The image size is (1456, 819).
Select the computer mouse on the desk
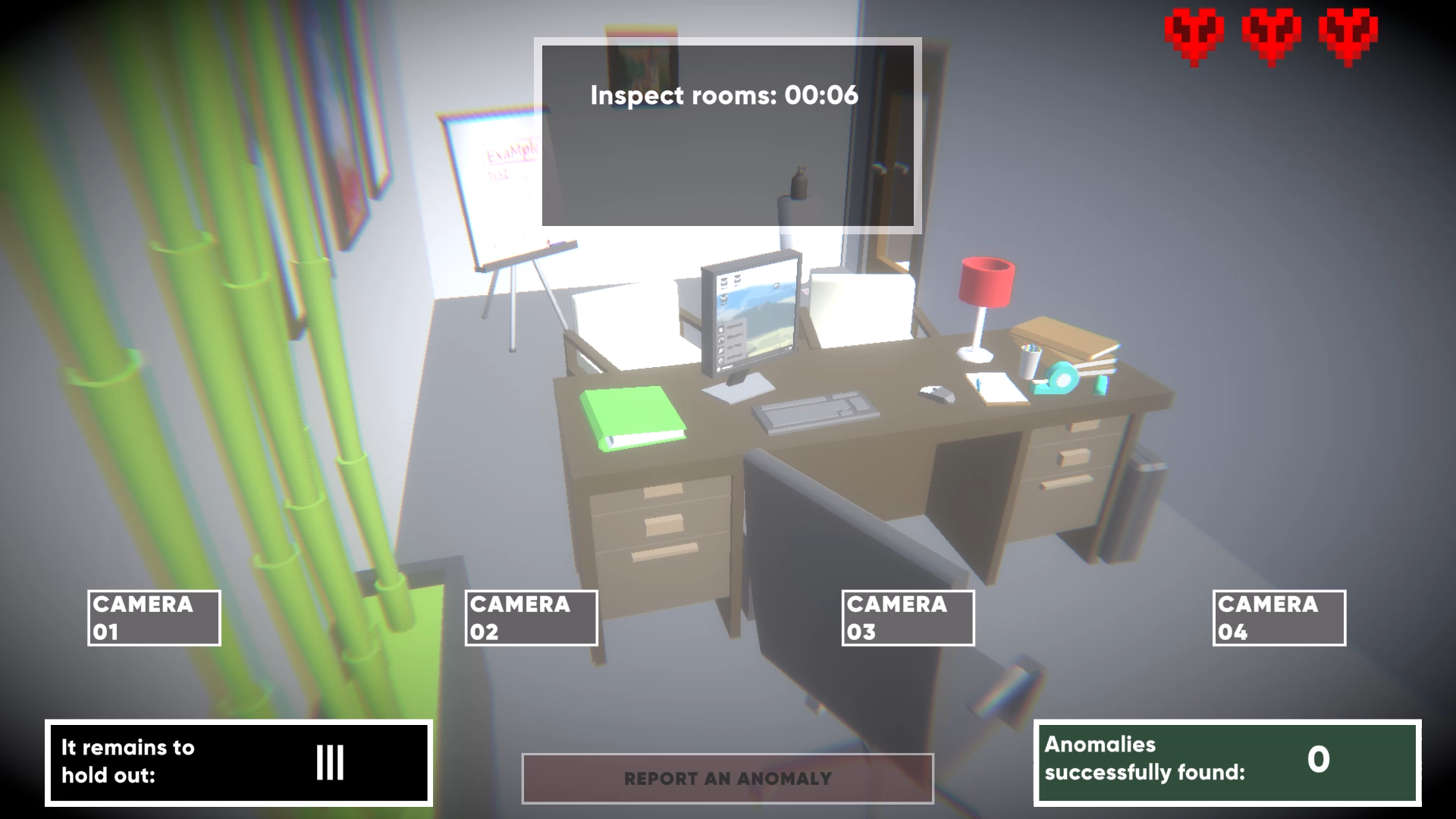click(x=938, y=394)
